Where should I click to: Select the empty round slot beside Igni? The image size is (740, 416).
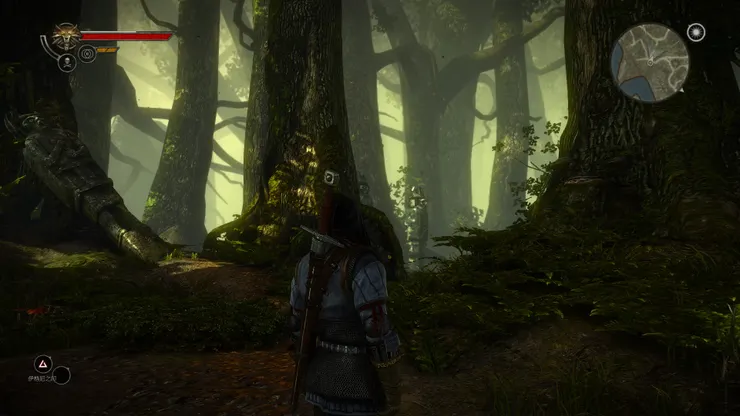tap(62, 375)
